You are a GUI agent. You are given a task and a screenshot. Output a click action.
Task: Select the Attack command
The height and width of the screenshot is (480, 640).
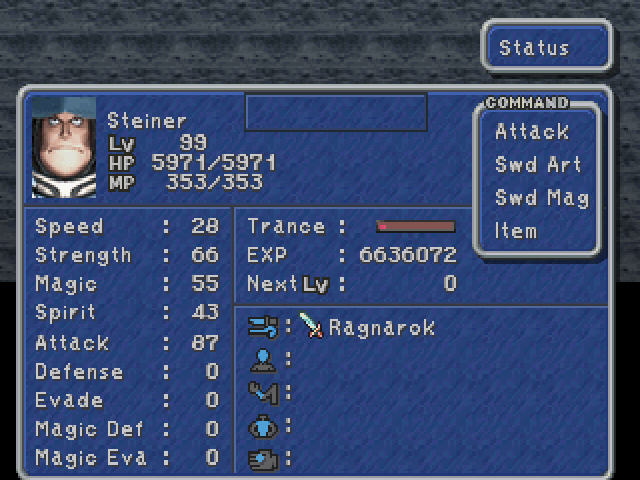[x=531, y=132]
